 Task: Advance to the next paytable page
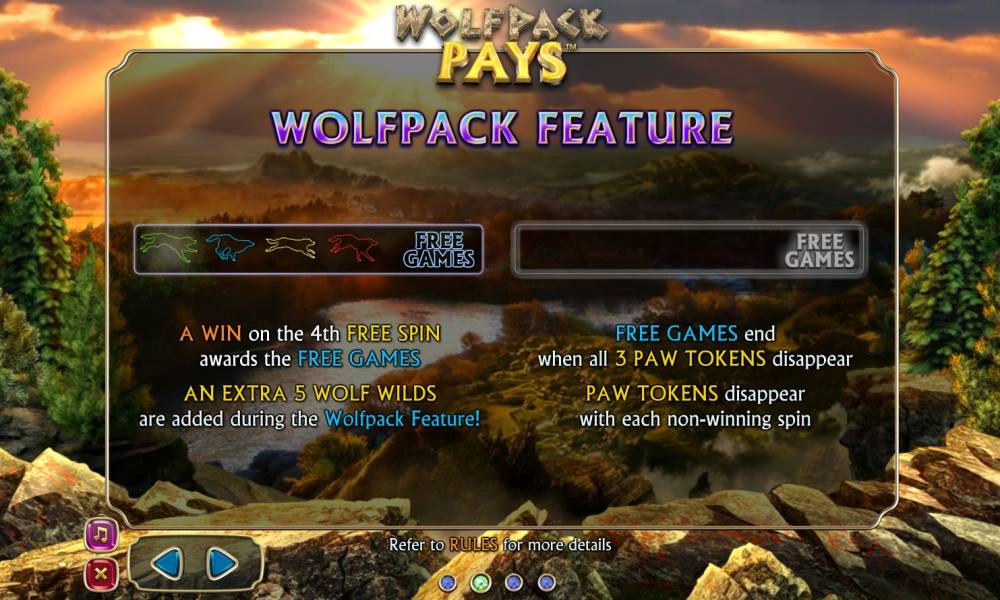click(221, 565)
